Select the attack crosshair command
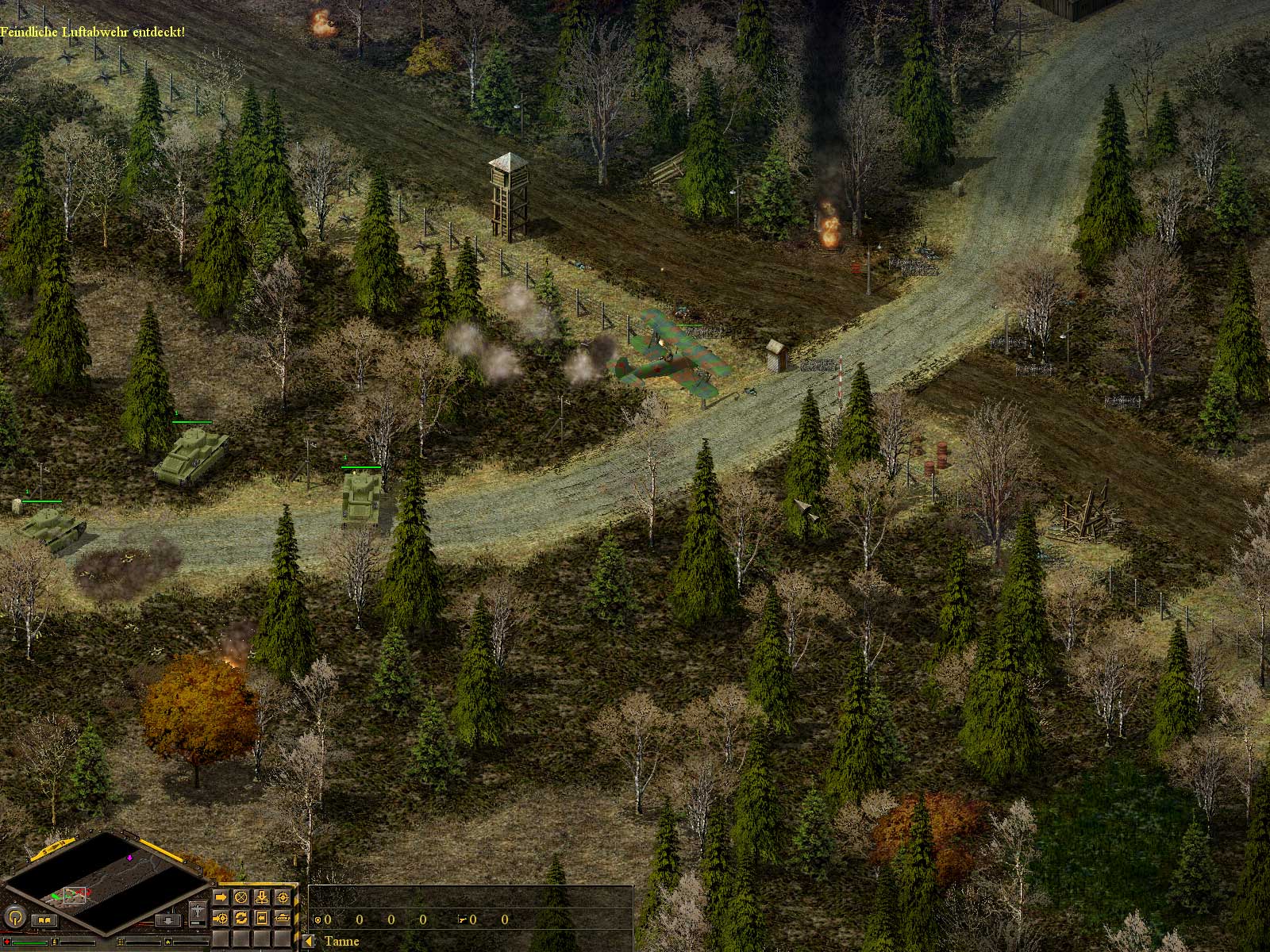Image resolution: width=1270 pixels, height=952 pixels. pyautogui.click(x=282, y=897)
